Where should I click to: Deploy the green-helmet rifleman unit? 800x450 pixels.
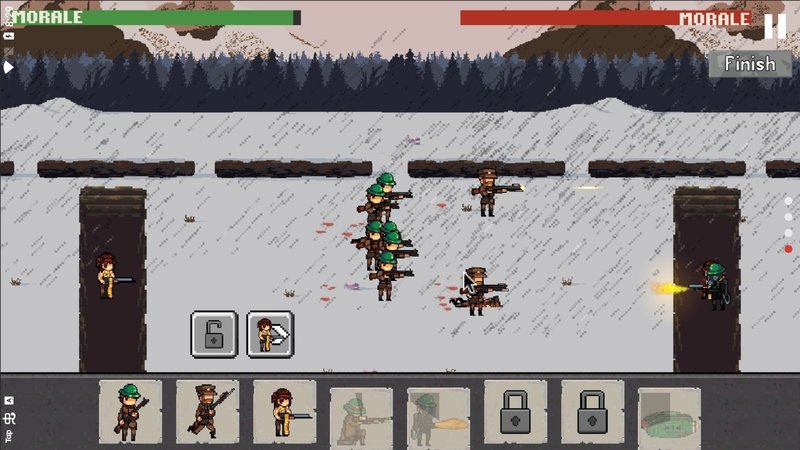tap(130, 411)
